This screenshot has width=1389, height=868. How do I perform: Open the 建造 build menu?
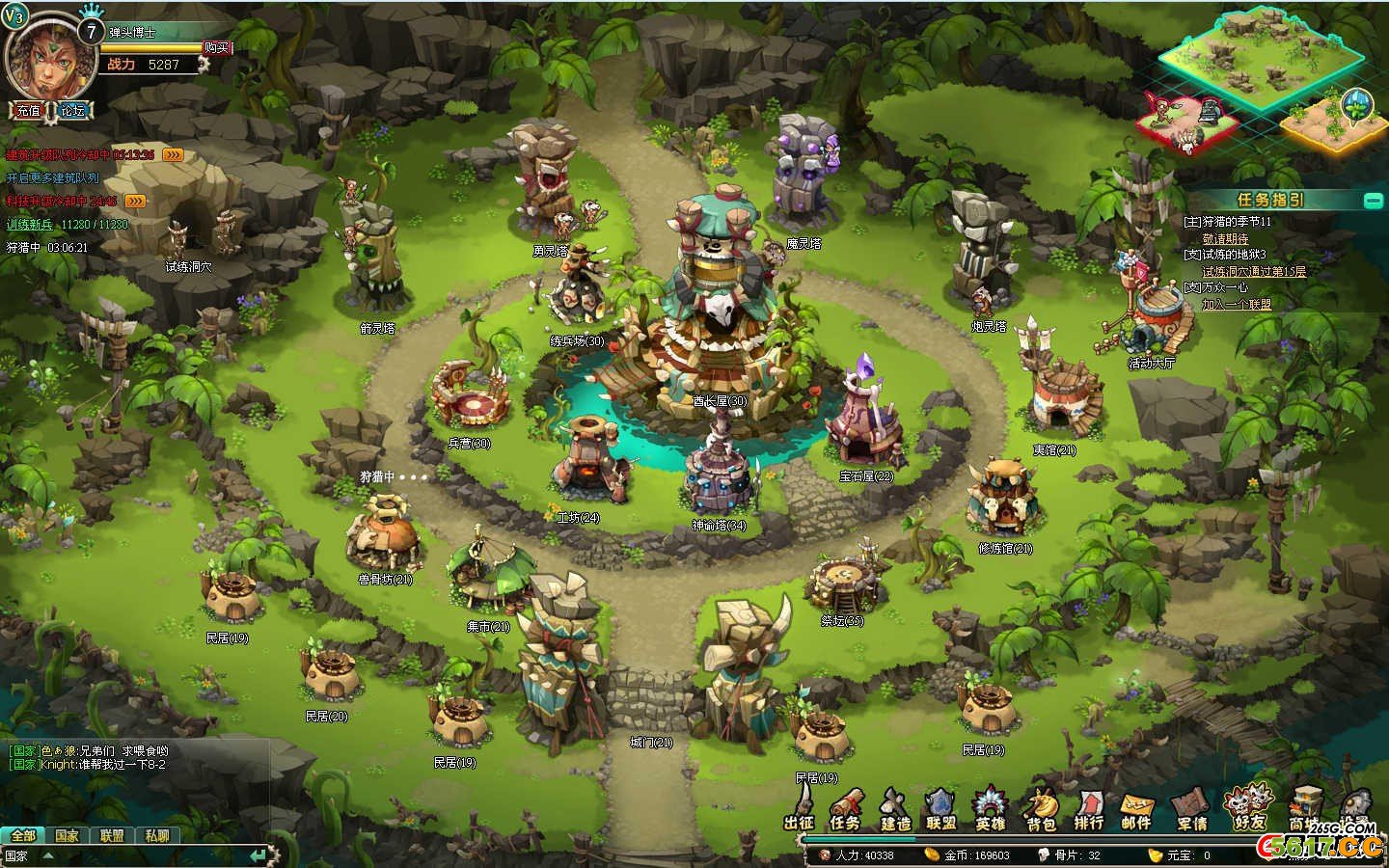pos(895,808)
